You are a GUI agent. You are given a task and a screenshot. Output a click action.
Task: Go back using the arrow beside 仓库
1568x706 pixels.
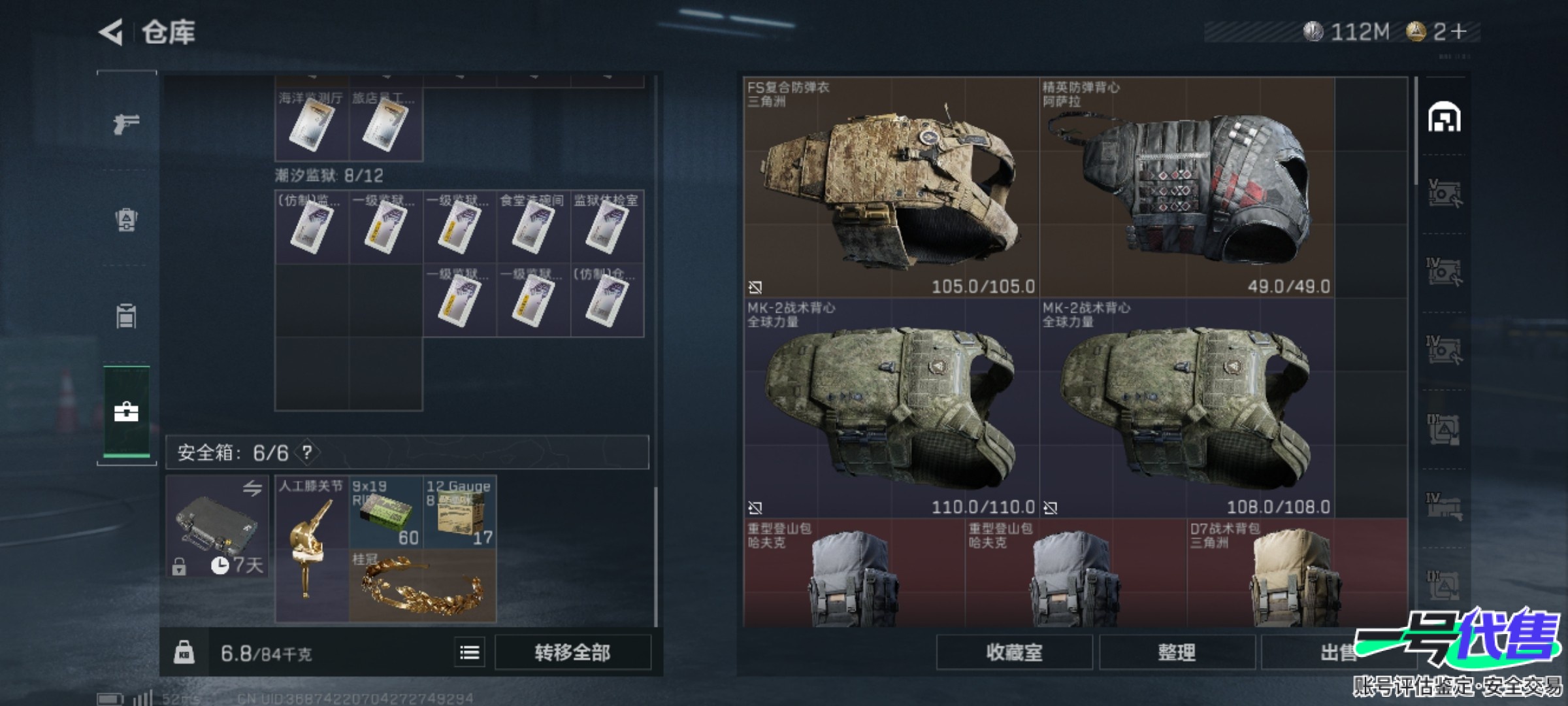click(x=112, y=31)
